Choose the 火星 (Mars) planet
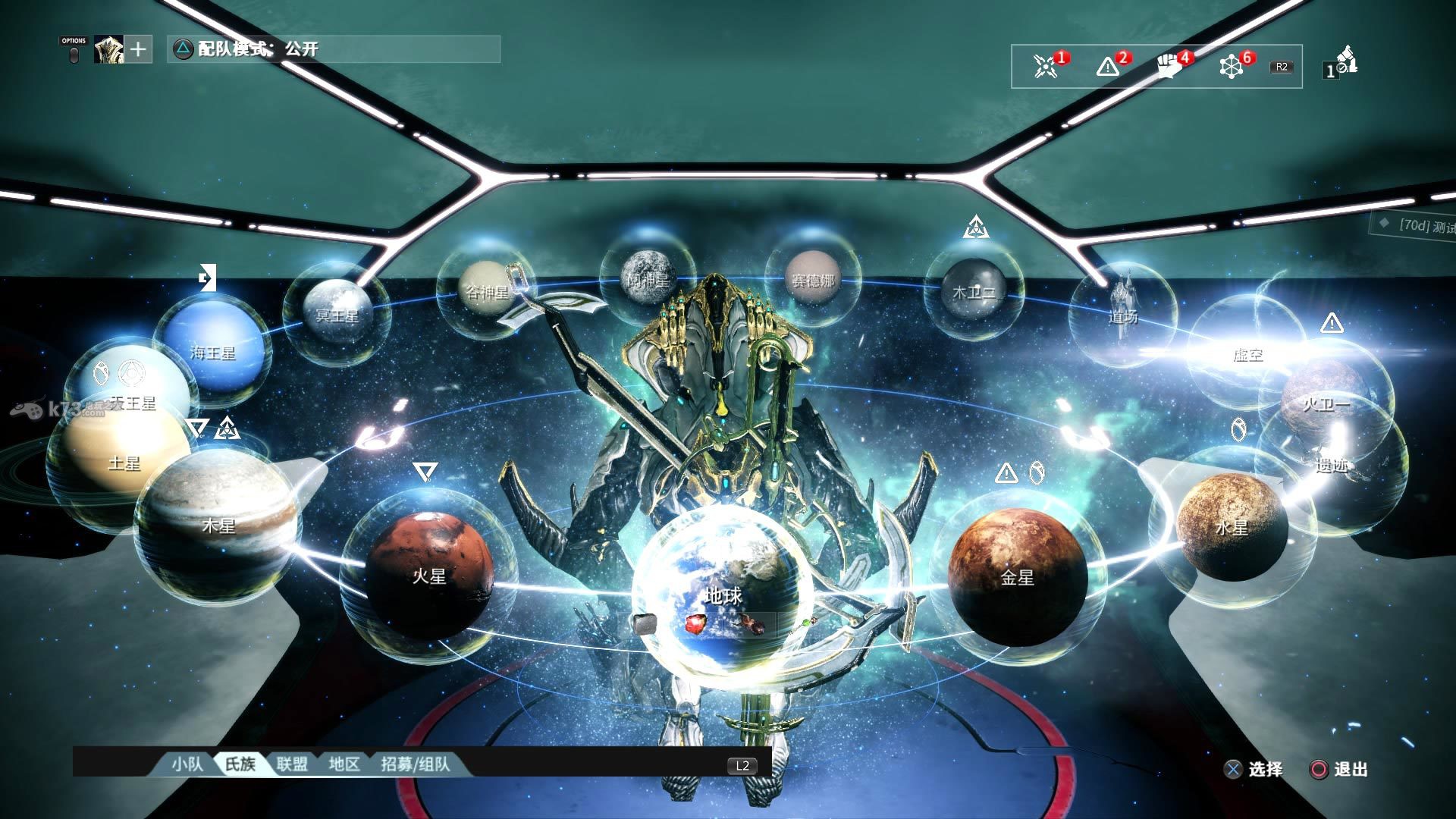The height and width of the screenshot is (819, 1456). [429, 574]
